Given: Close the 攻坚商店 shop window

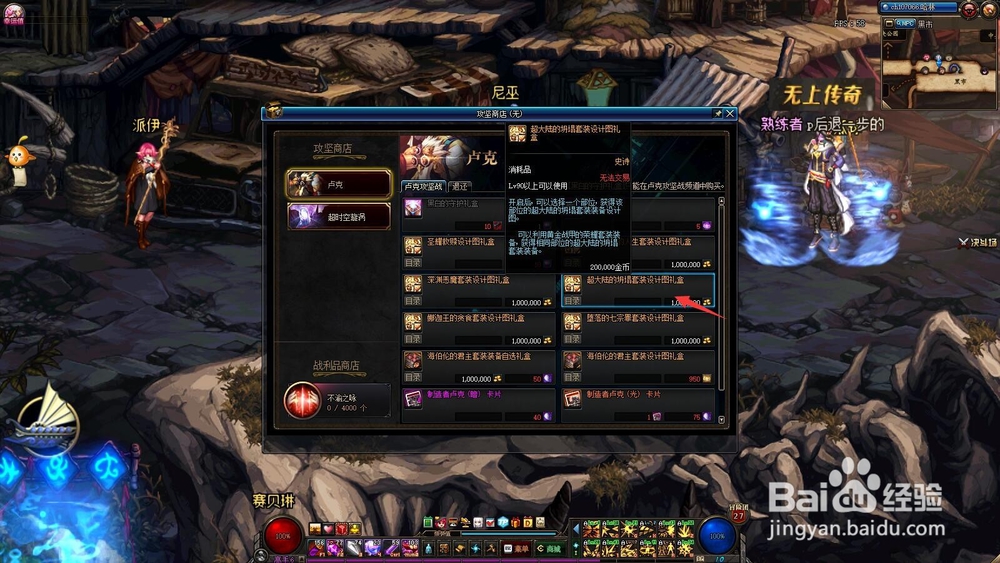Looking at the screenshot, I should click(730, 114).
